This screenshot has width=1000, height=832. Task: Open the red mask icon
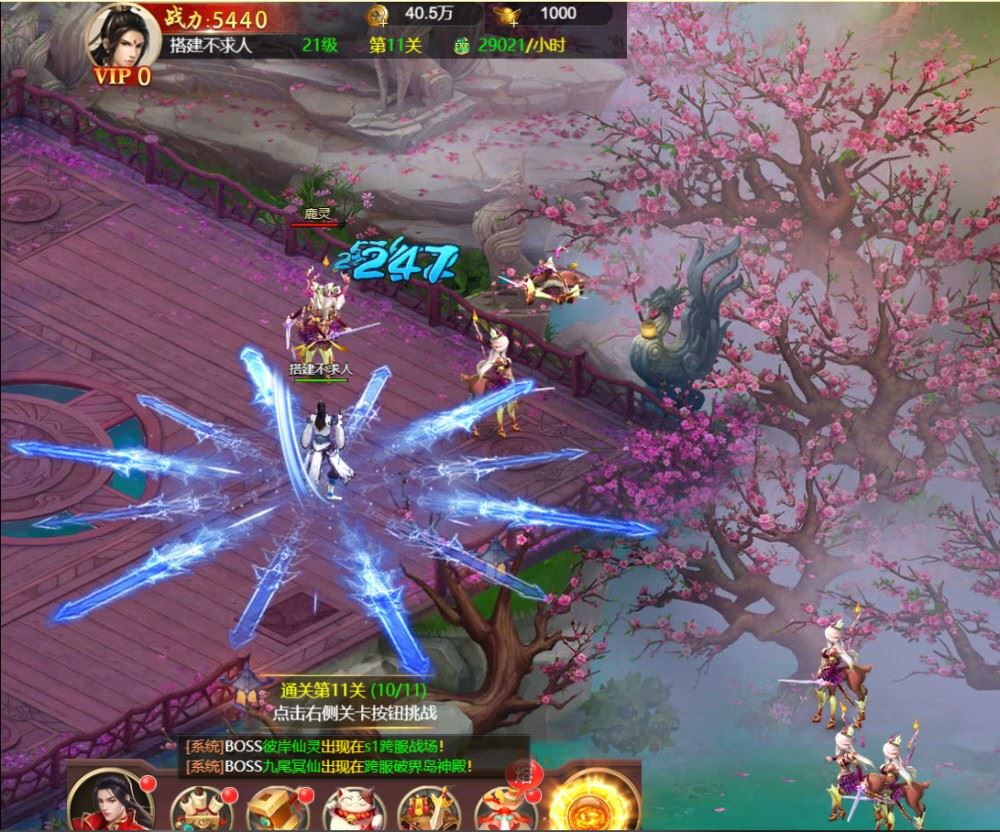click(x=500, y=805)
